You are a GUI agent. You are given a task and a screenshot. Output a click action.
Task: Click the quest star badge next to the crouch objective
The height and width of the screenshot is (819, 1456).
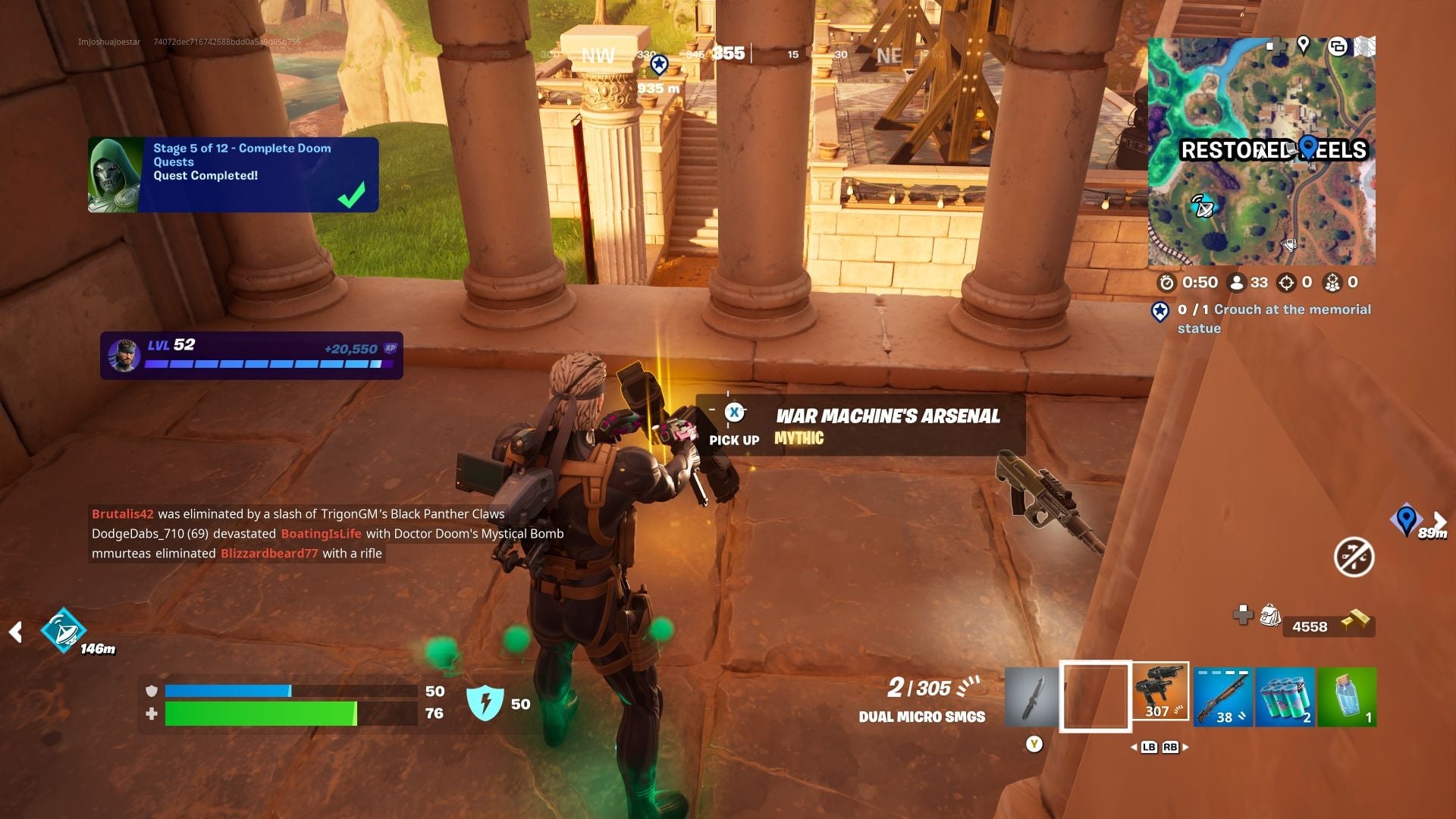[1159, 312]
